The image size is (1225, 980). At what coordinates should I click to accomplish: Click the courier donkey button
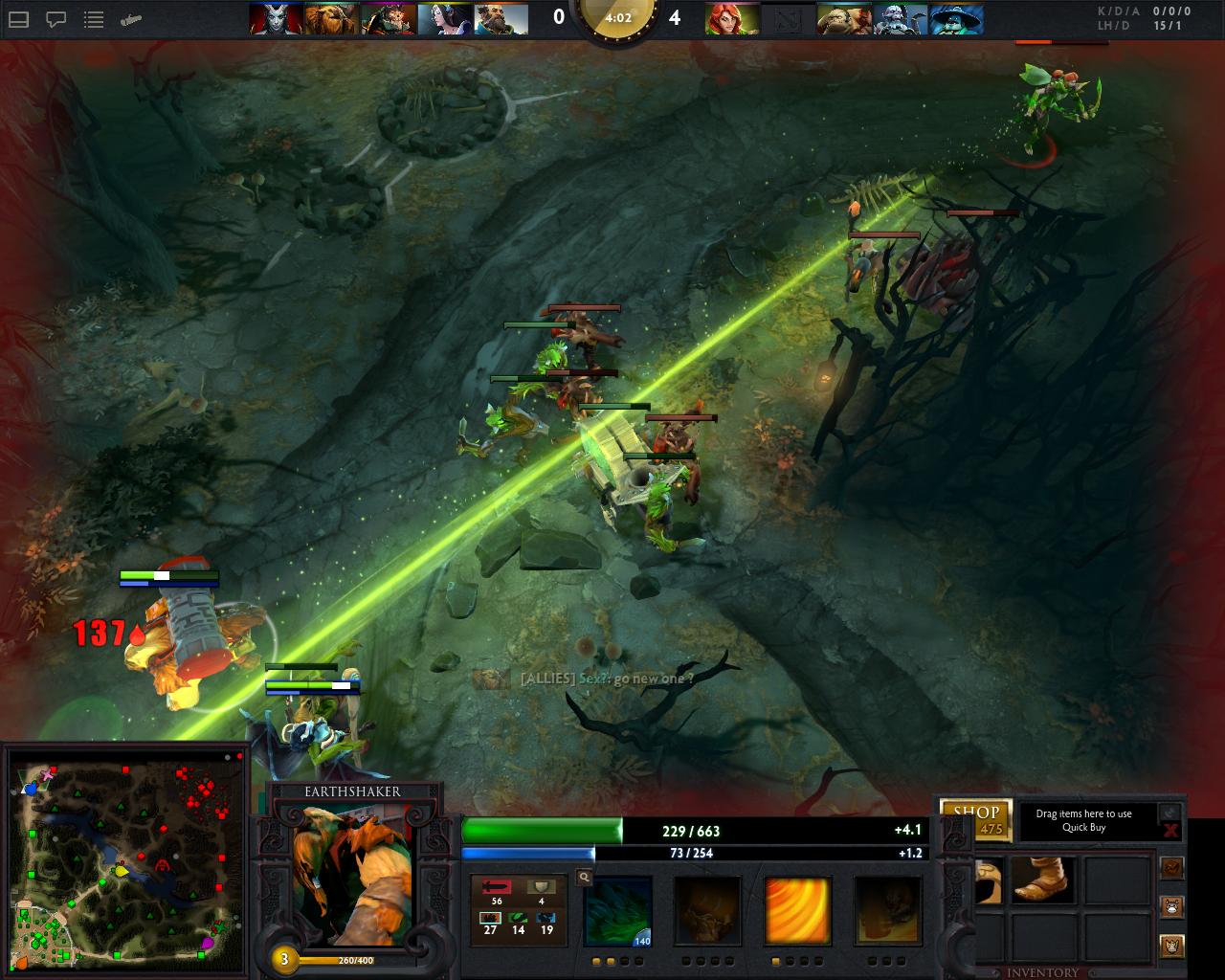tap(1172, 905)
